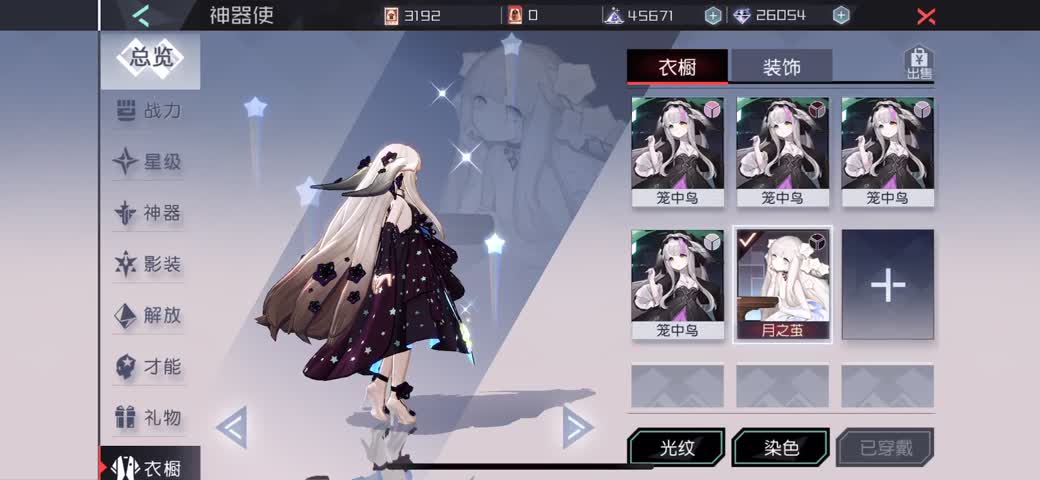Add diamonds with the plus beside 26054
Viewport: 1040px width, 480px height.
[841, 15]
